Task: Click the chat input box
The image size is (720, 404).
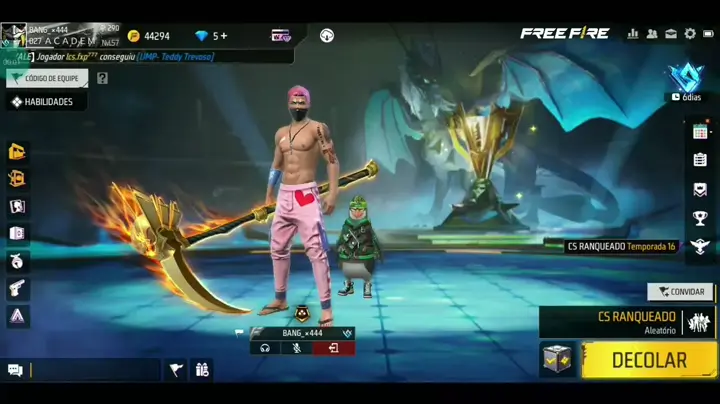Action: (95, 370)
